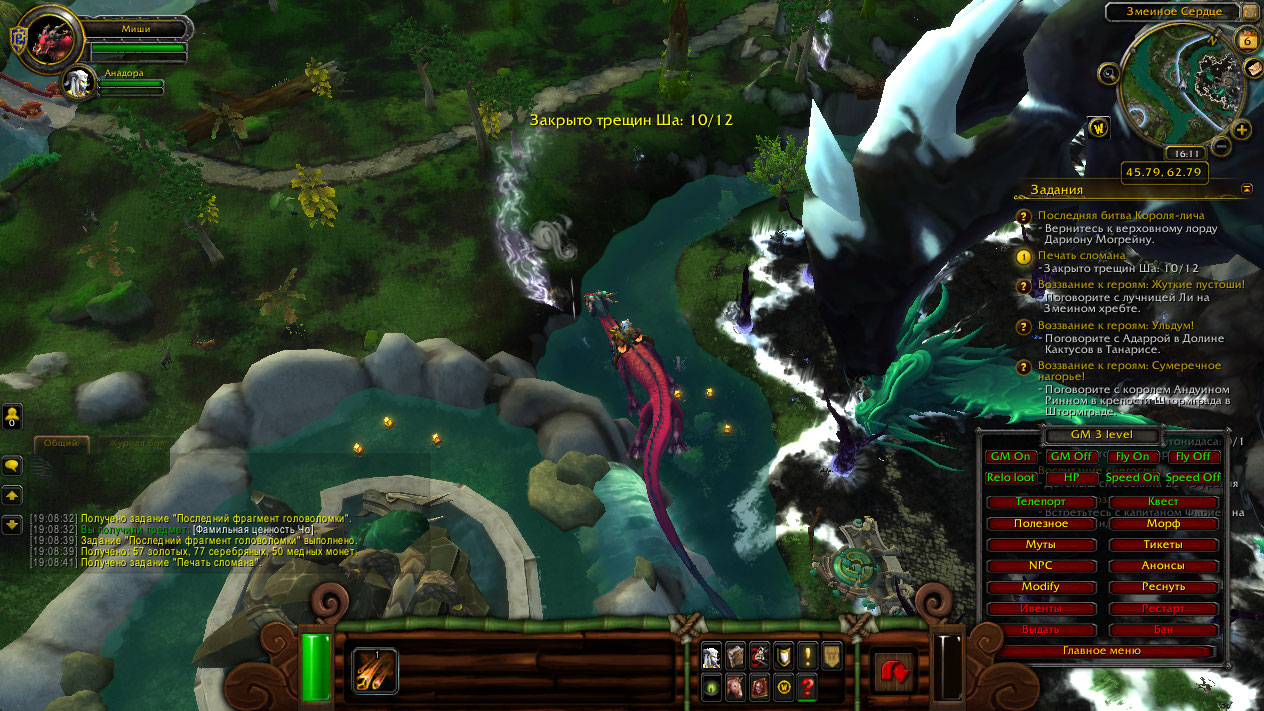Viewport: 1264px width, 711px height.
Task: Zoom out the minimap
Action: (x=1220, y=146)
